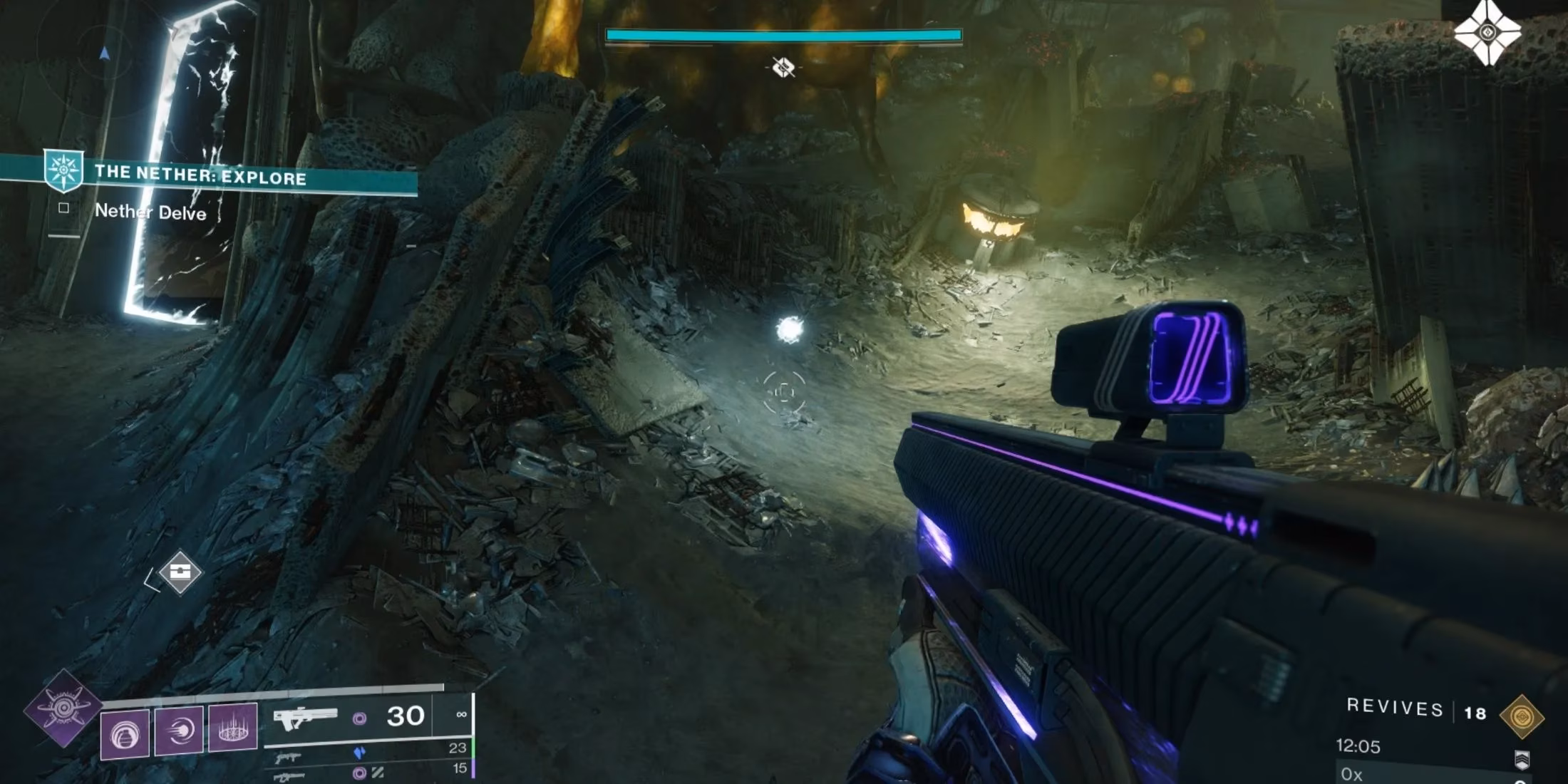Trigger the class ability spiked-ring icon
The image size is (1568, 784).
(232, 728)
